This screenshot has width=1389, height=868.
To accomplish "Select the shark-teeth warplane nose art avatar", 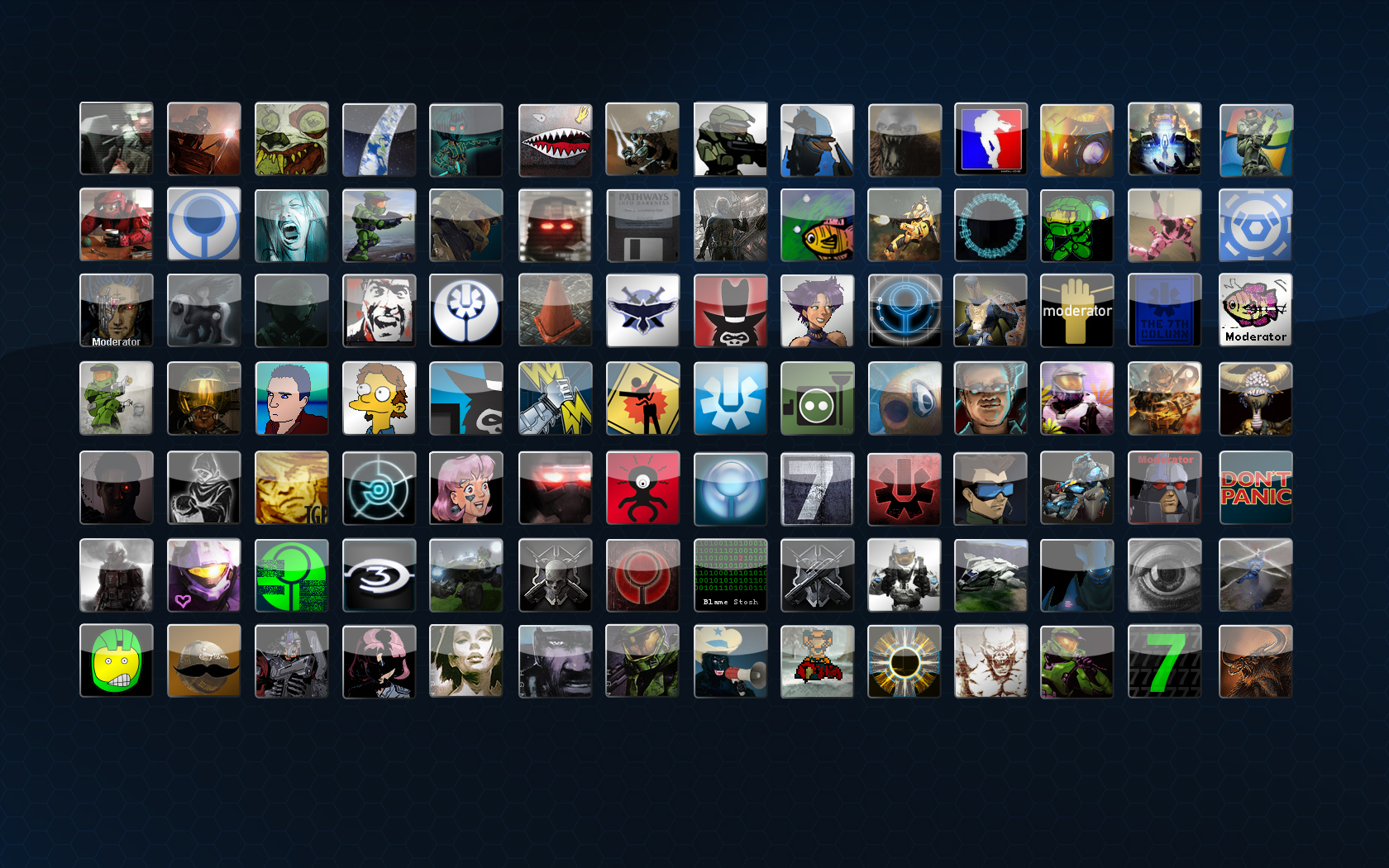I will [x=554, y=139].
